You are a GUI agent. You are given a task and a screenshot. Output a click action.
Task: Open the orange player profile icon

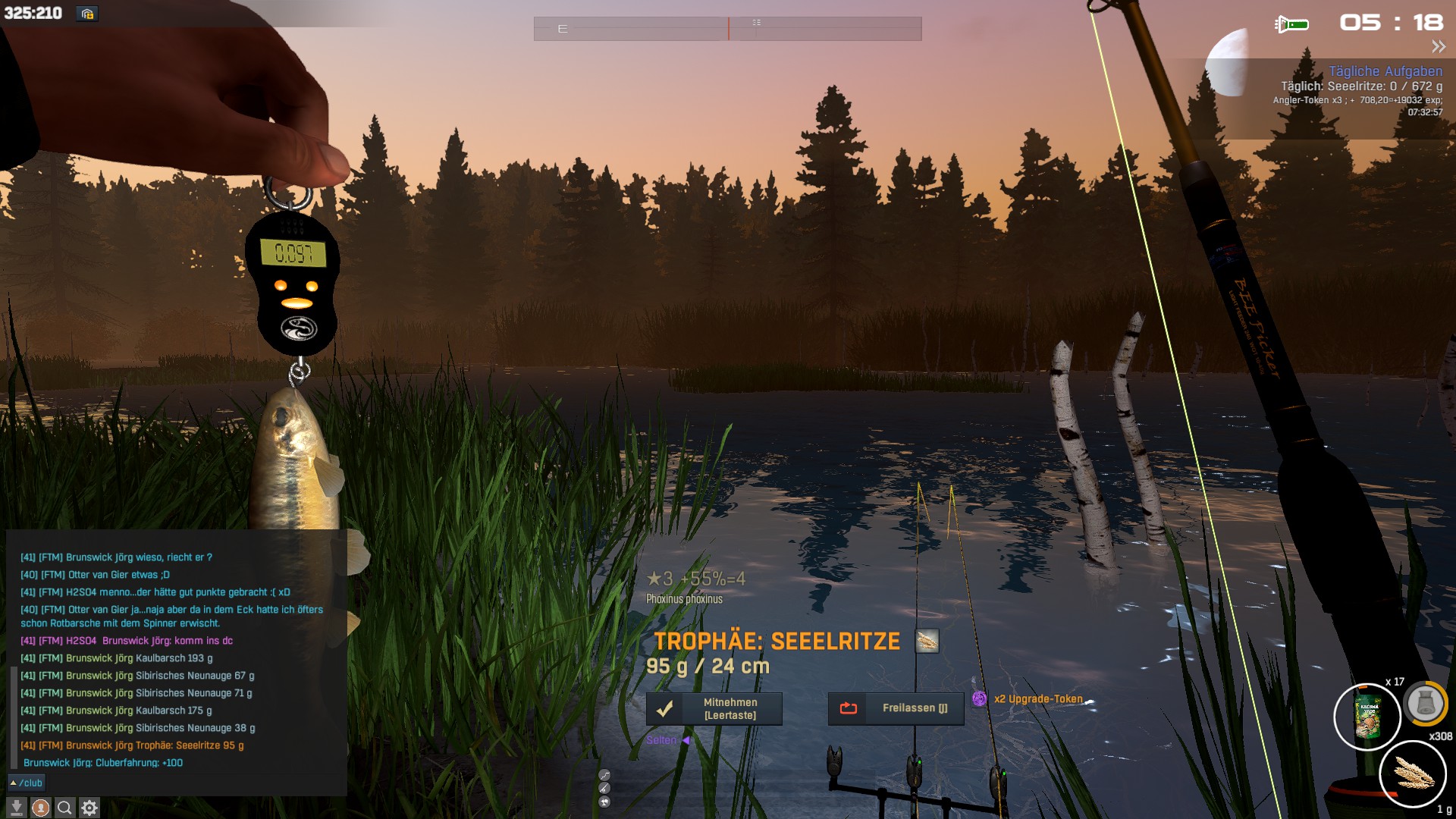[41, 808]
